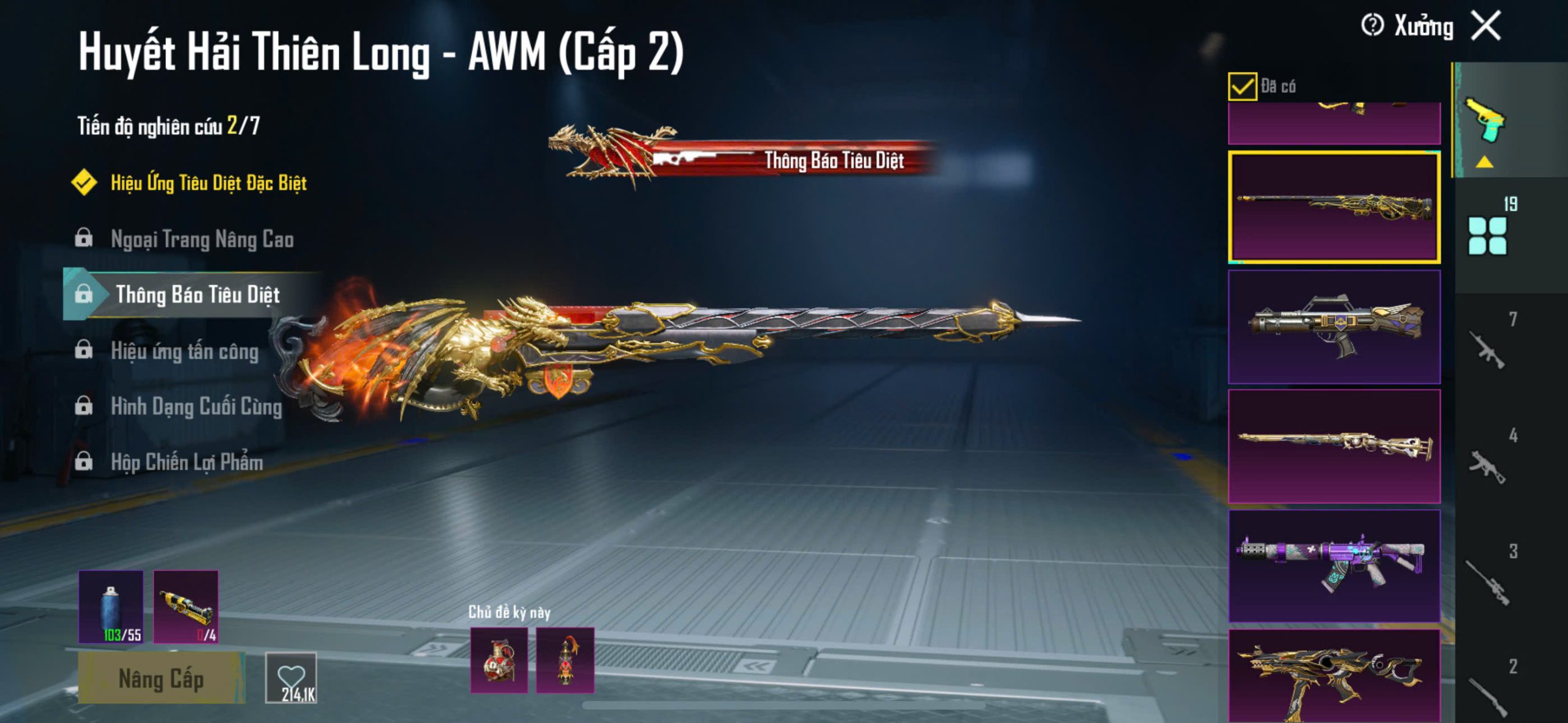Select Hiệu Ứng Tiêu Diệt Đặc Biệt

208,183
